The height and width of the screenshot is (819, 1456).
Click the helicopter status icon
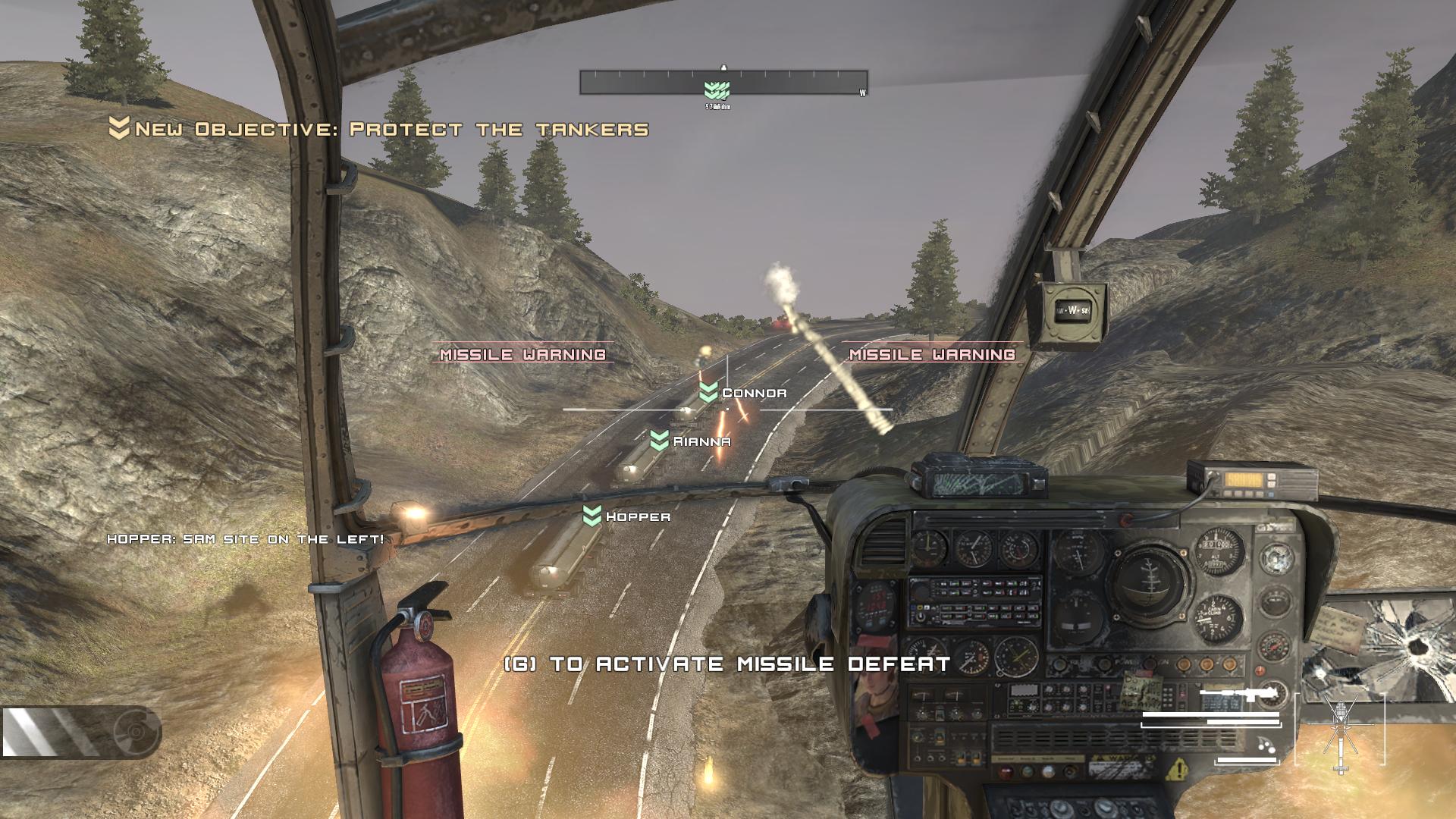(x=1340, y=730)
